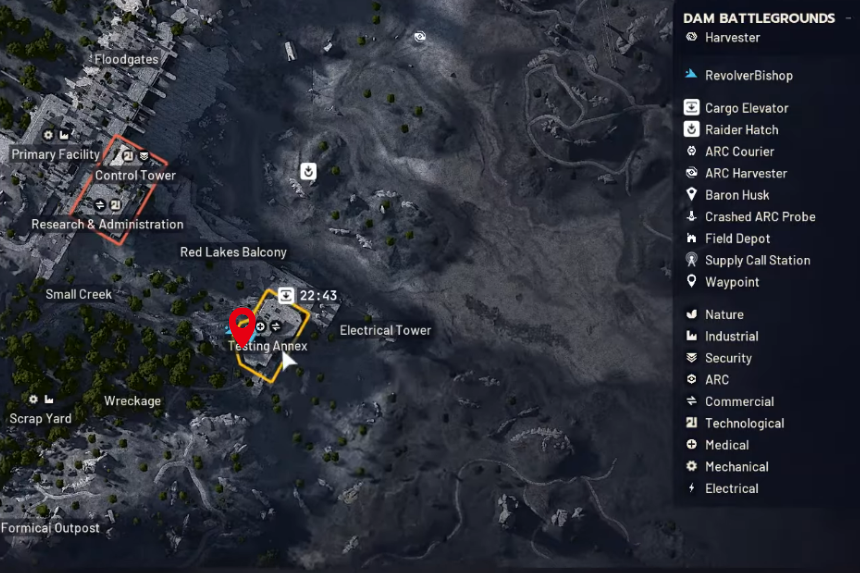This screenshot has width=860, height=573.
Task: Select the Harvester eye marker on the map
Action: tap(420, 37)
